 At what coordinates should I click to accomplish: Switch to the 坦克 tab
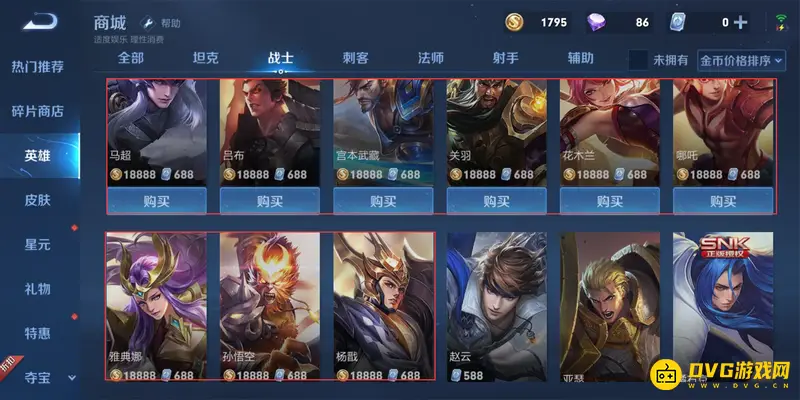click(206, 58)
